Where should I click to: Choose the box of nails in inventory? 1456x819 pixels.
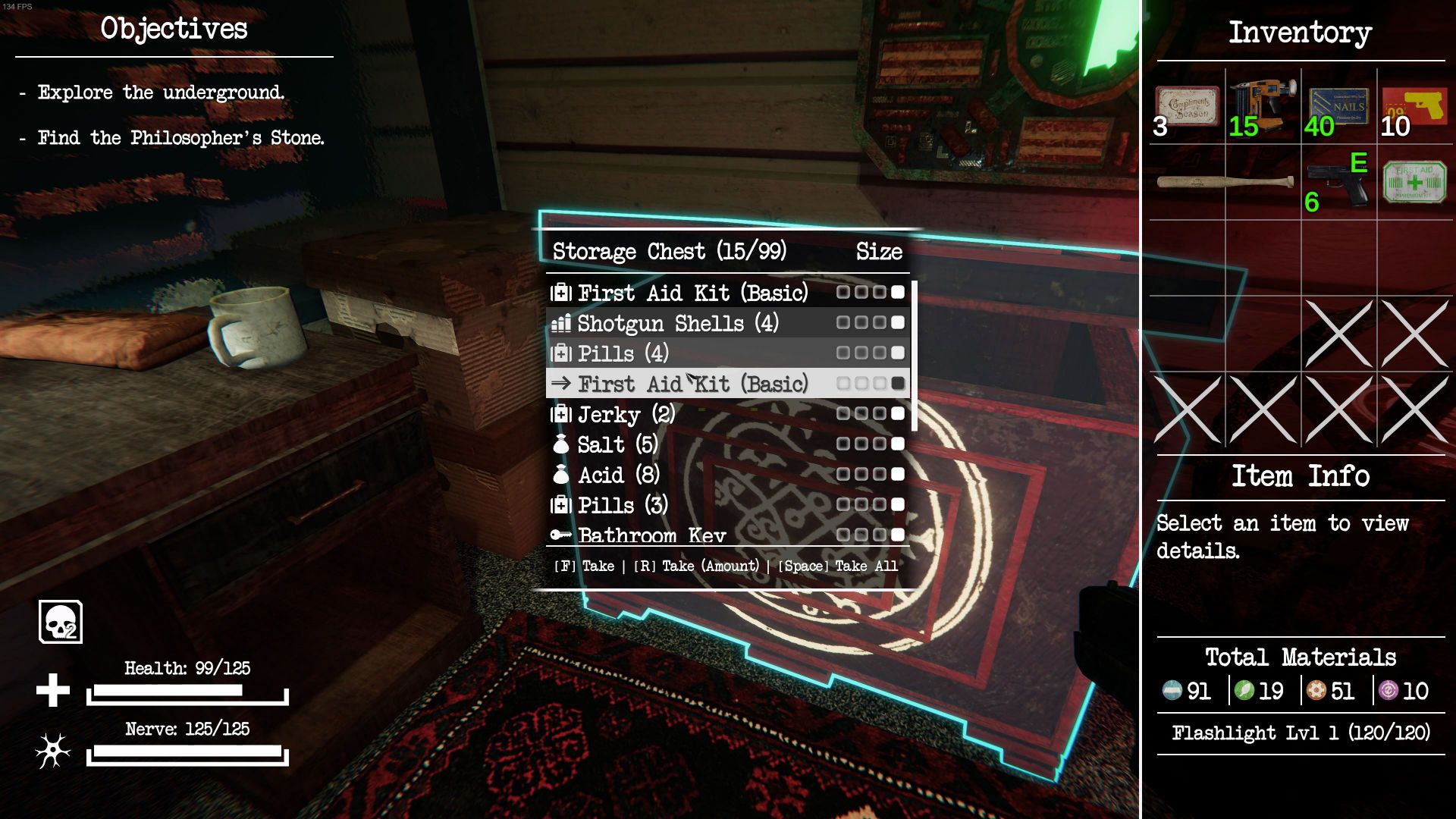[1338, 107]
